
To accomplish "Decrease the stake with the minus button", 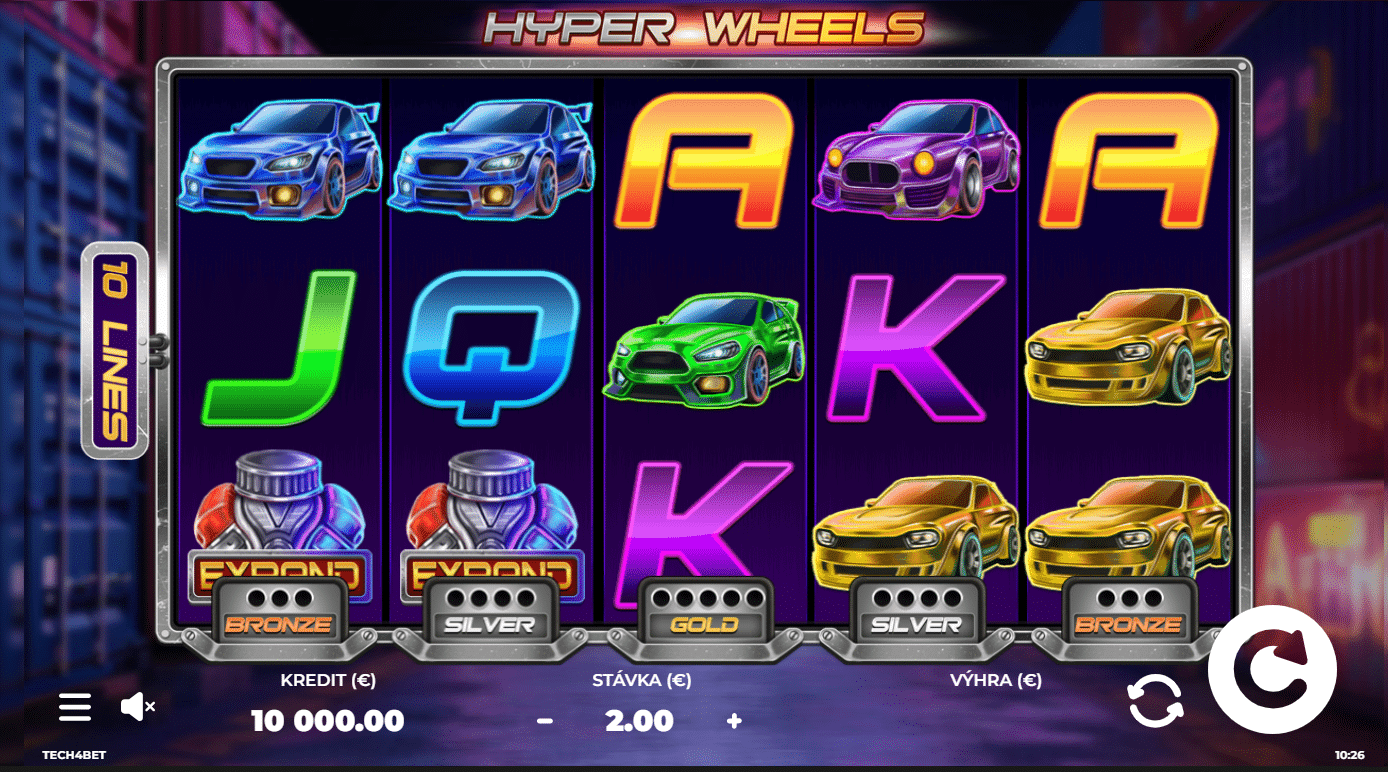I will (545, 720).
